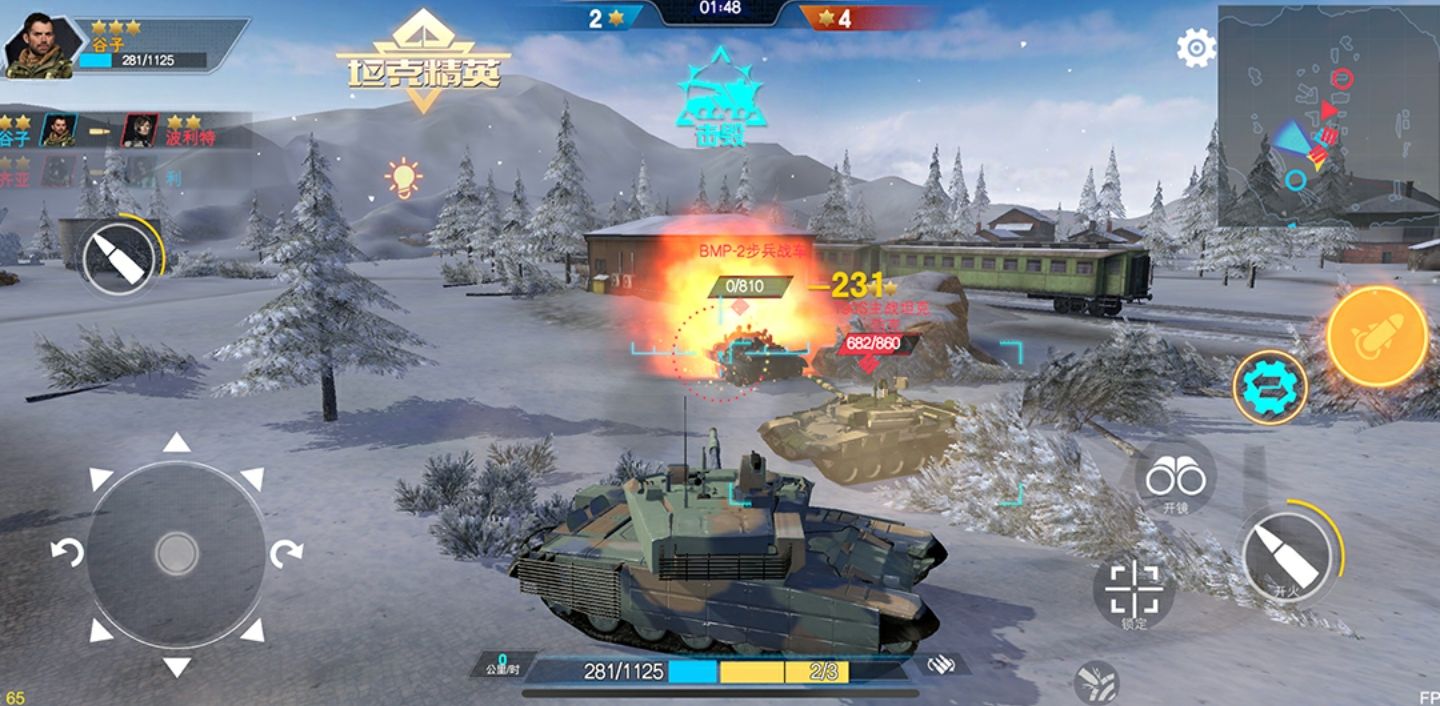This screenshot has width=1440, height=706.
Task: Open the settings gear menu
Action: click(1196, 47)
